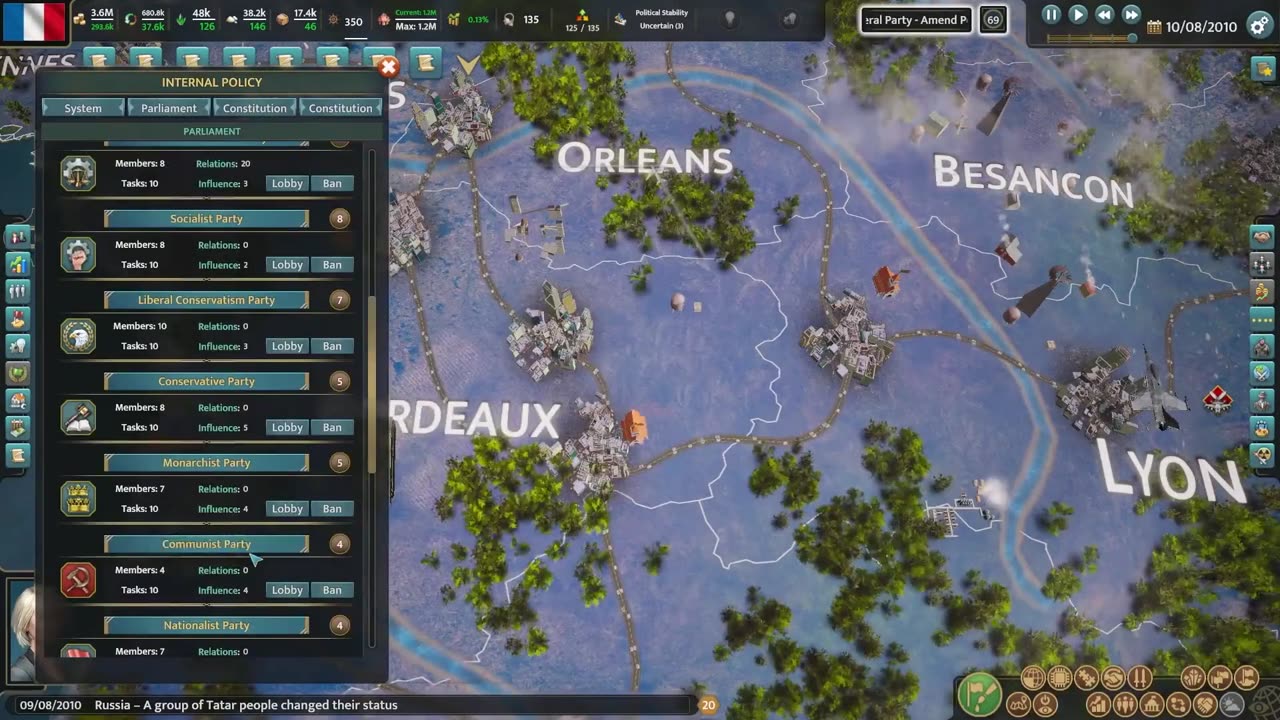1280x720 pixels.
Task: Click the French flag
Action: tap(35, 22)
